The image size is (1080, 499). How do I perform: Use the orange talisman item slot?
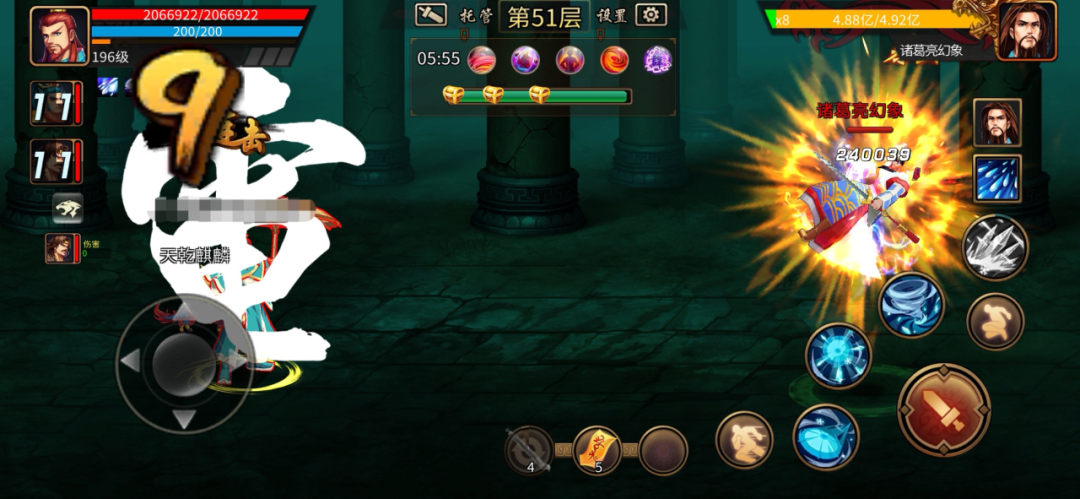click(598, 450)
